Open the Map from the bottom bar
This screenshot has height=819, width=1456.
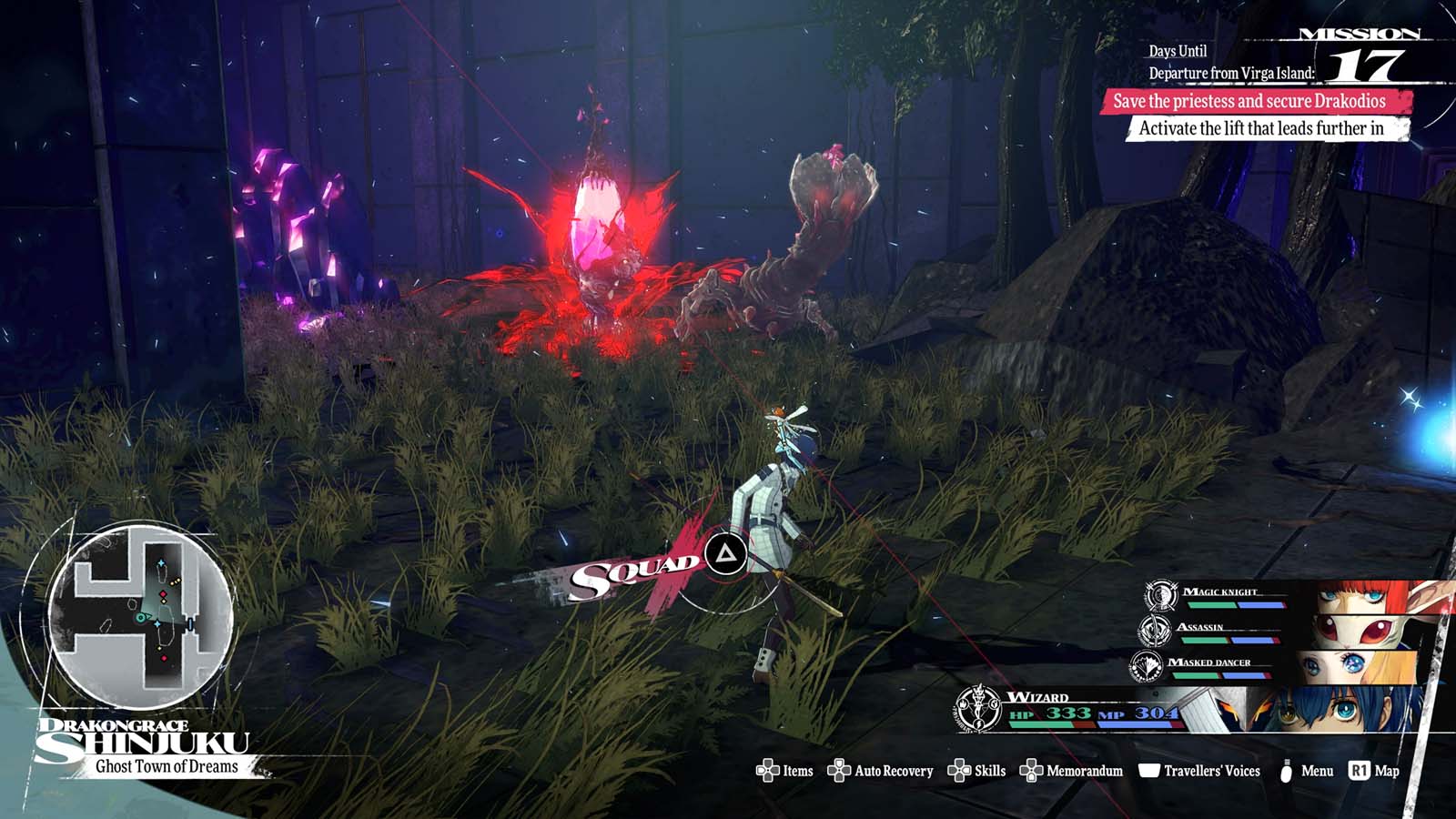pos(1374,771)
